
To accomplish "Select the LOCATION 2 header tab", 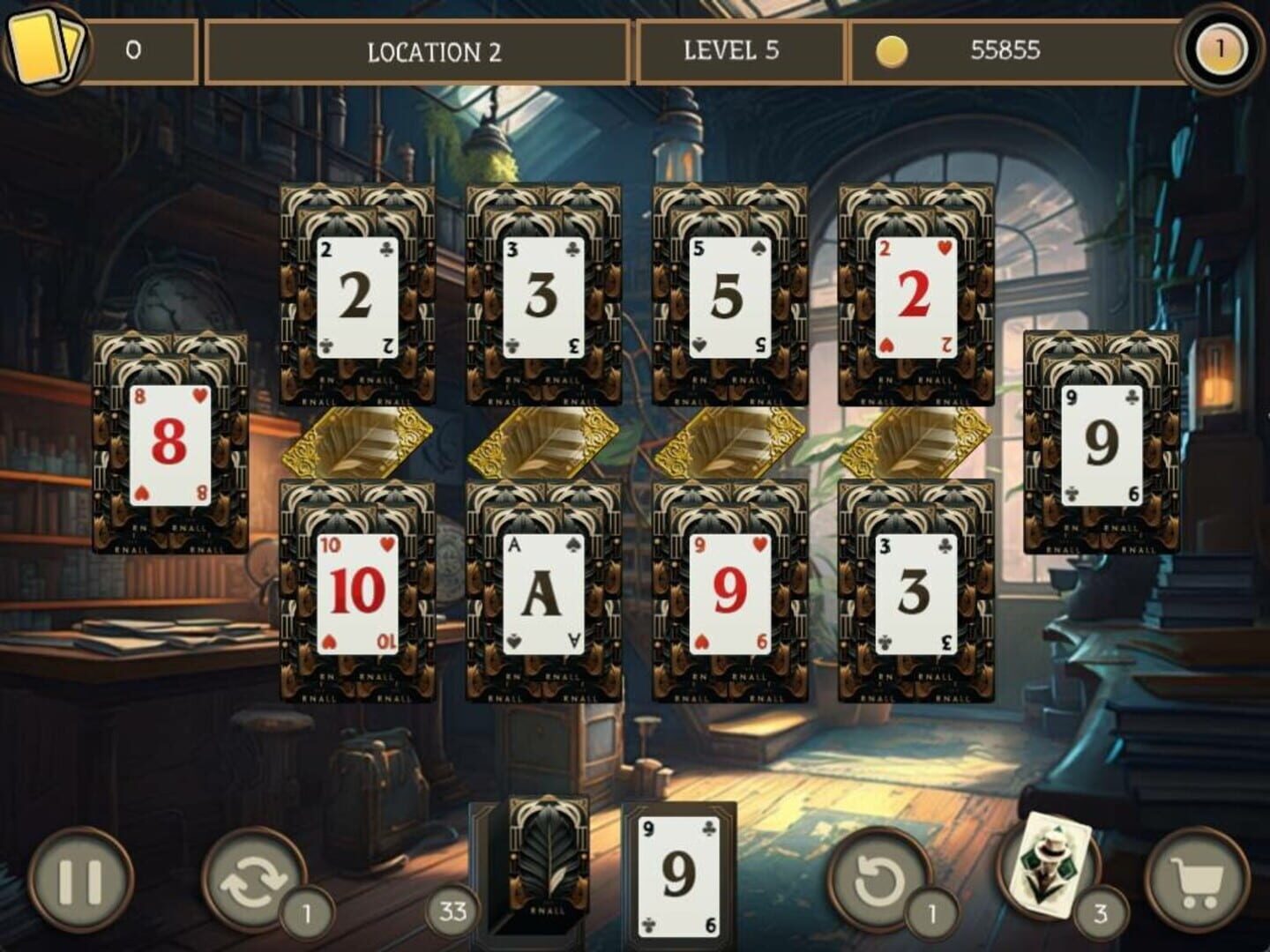I will coord(415,50).
